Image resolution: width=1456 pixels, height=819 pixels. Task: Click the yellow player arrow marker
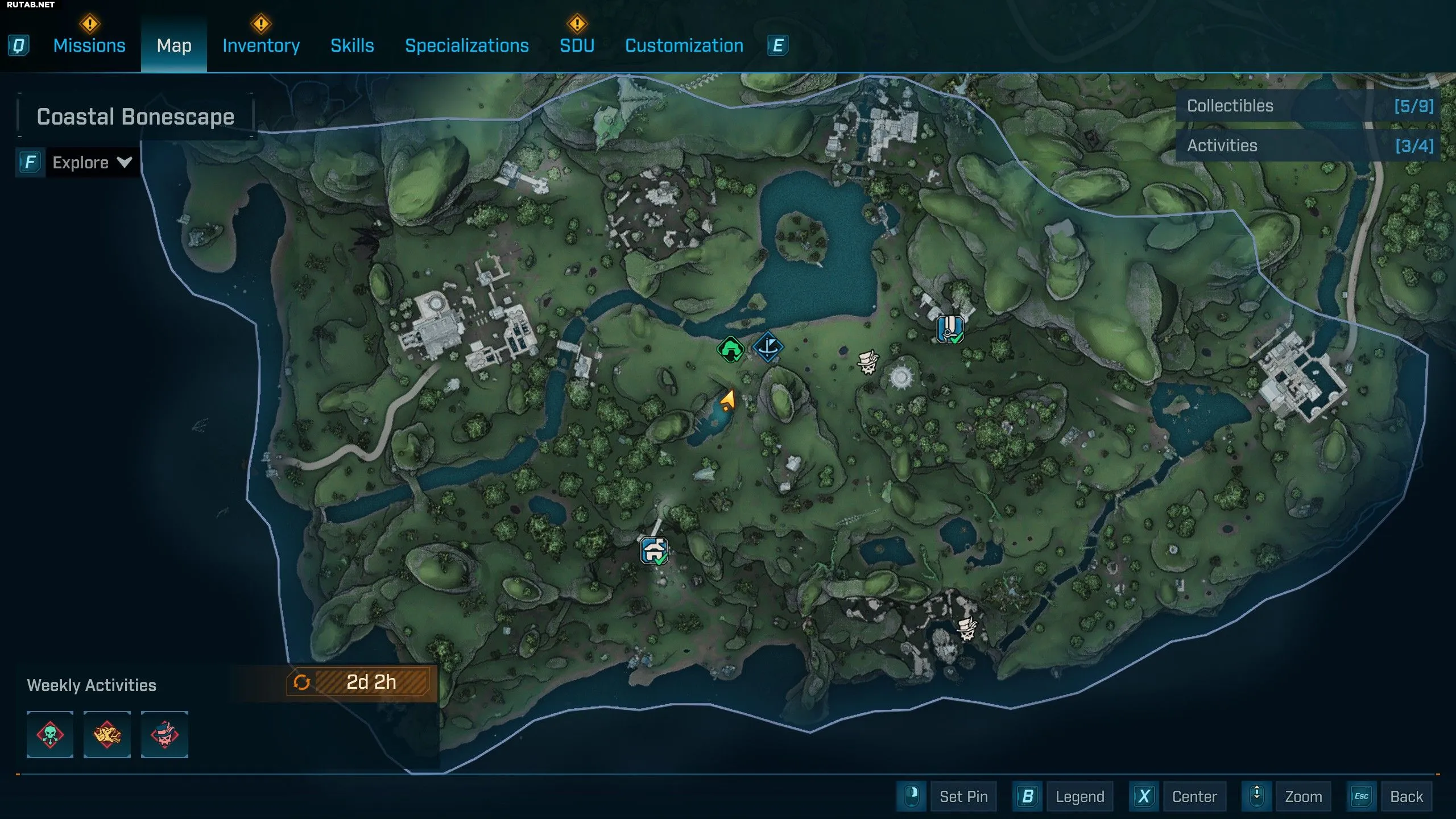pos(727,400)
